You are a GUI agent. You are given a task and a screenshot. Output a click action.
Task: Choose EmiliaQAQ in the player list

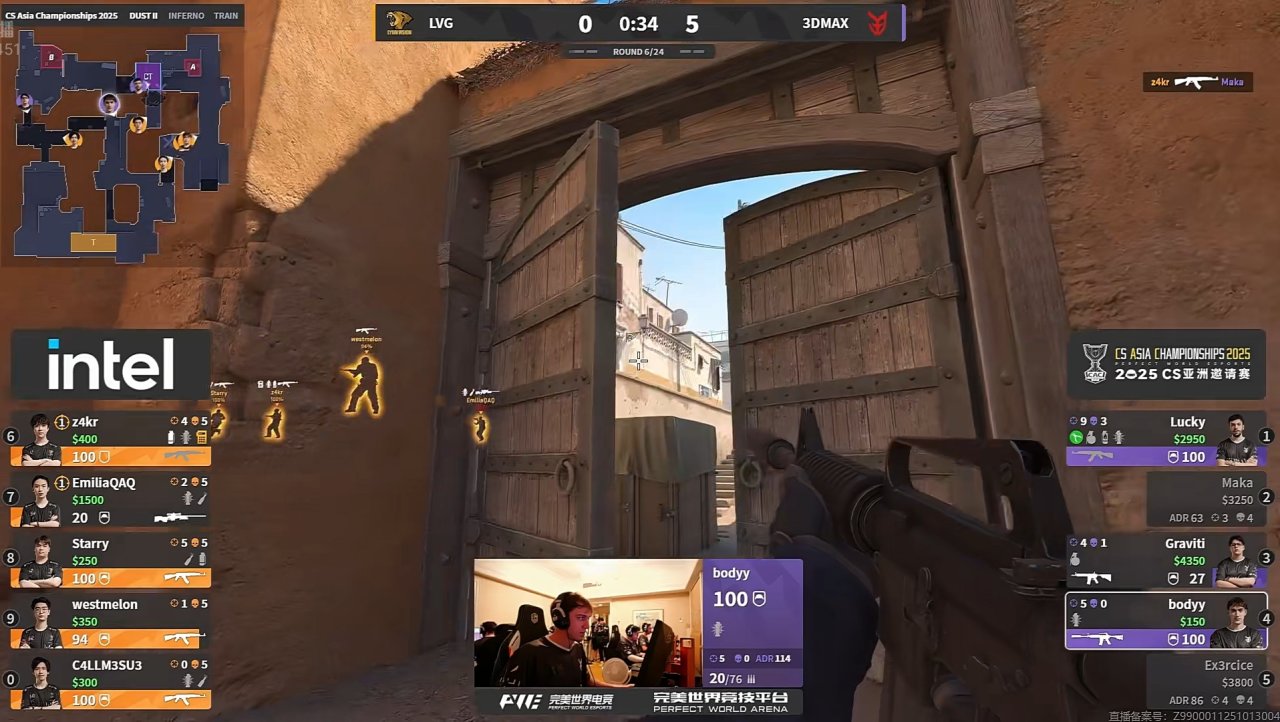click(111, 500)
